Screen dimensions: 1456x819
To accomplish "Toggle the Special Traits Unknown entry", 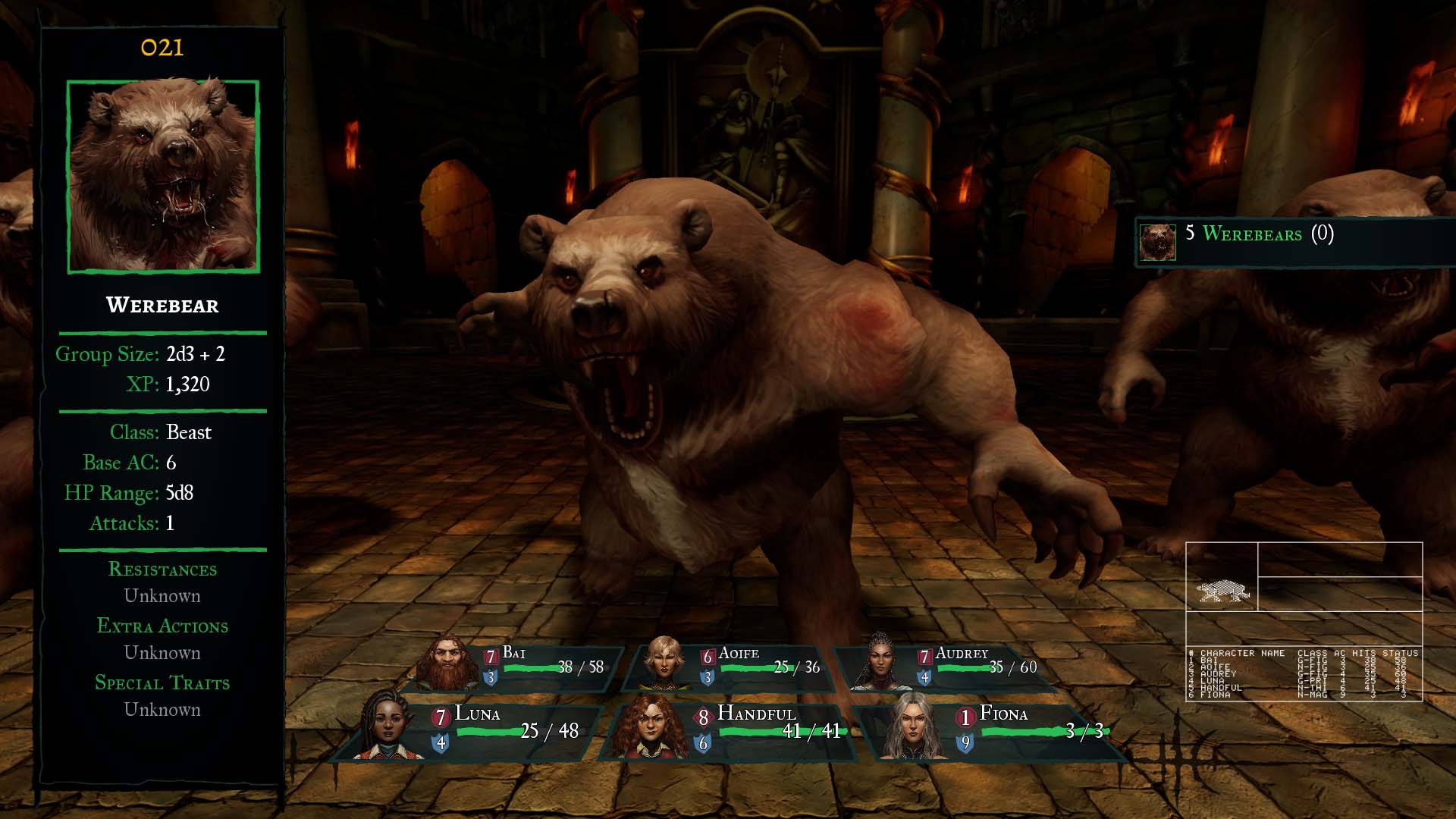I will (162, 710).
